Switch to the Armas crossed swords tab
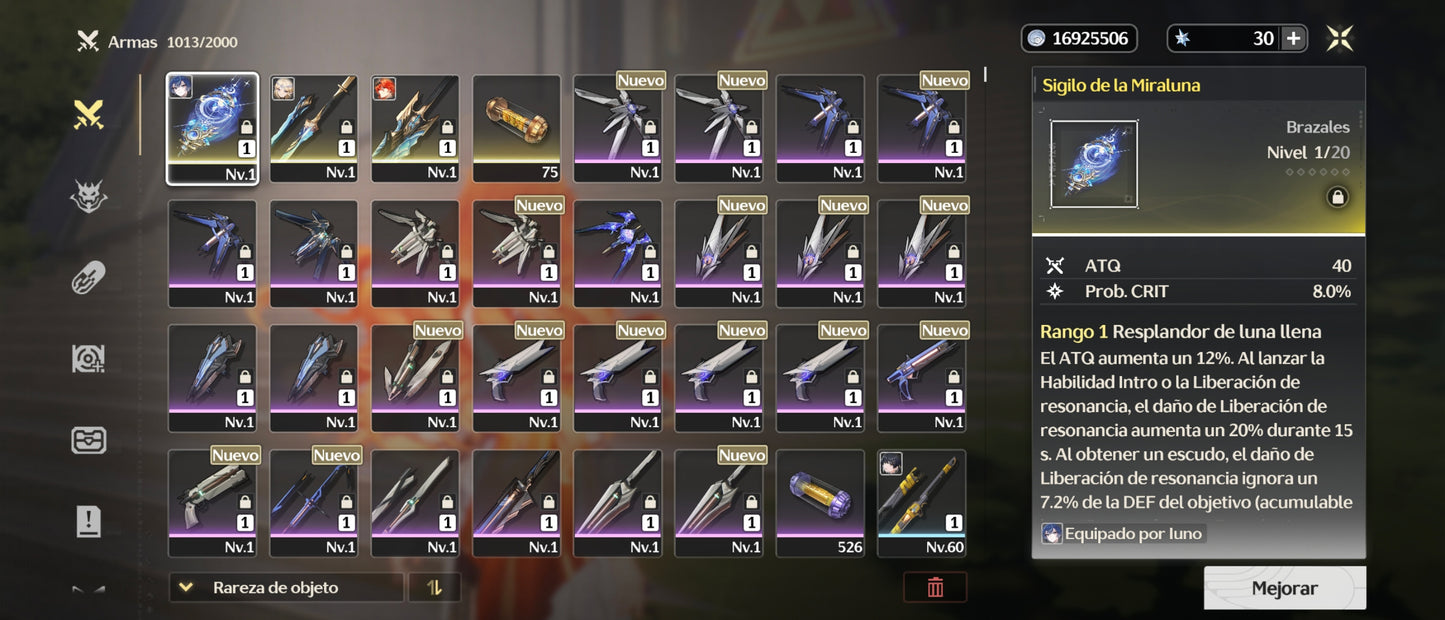Viewport: 1445px width, 620px height. pos(89,116)
